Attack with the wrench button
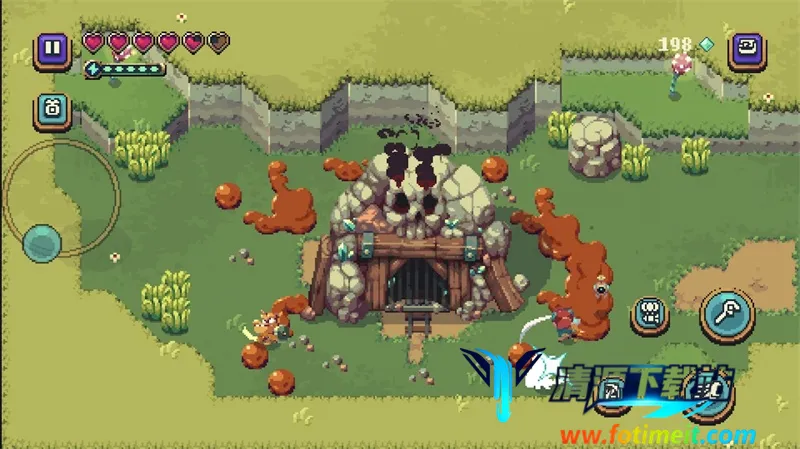Image resolution: width=800 pixels, height=449 pixels. pyautogui.click(x=725, y=314)
